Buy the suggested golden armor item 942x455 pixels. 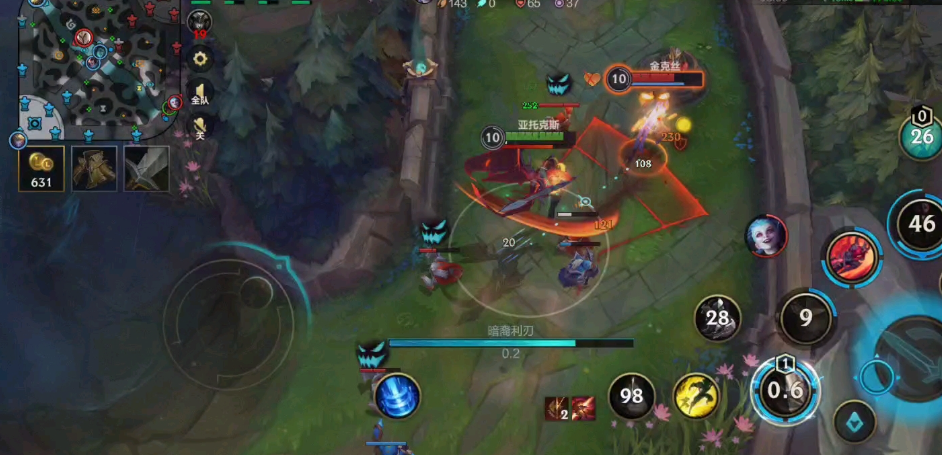[x=94, y=168]
